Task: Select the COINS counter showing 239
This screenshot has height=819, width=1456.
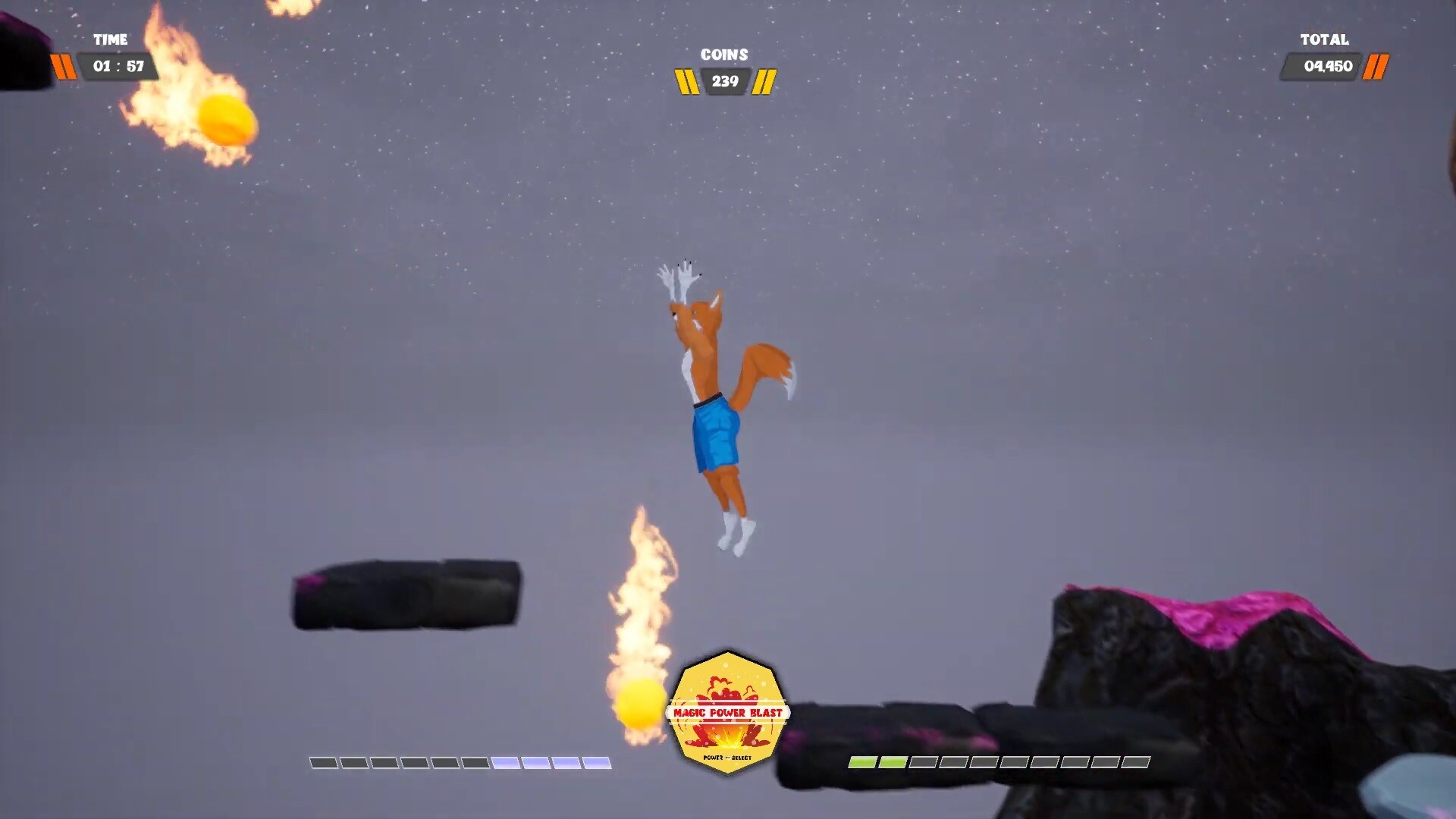Action: 724,82
